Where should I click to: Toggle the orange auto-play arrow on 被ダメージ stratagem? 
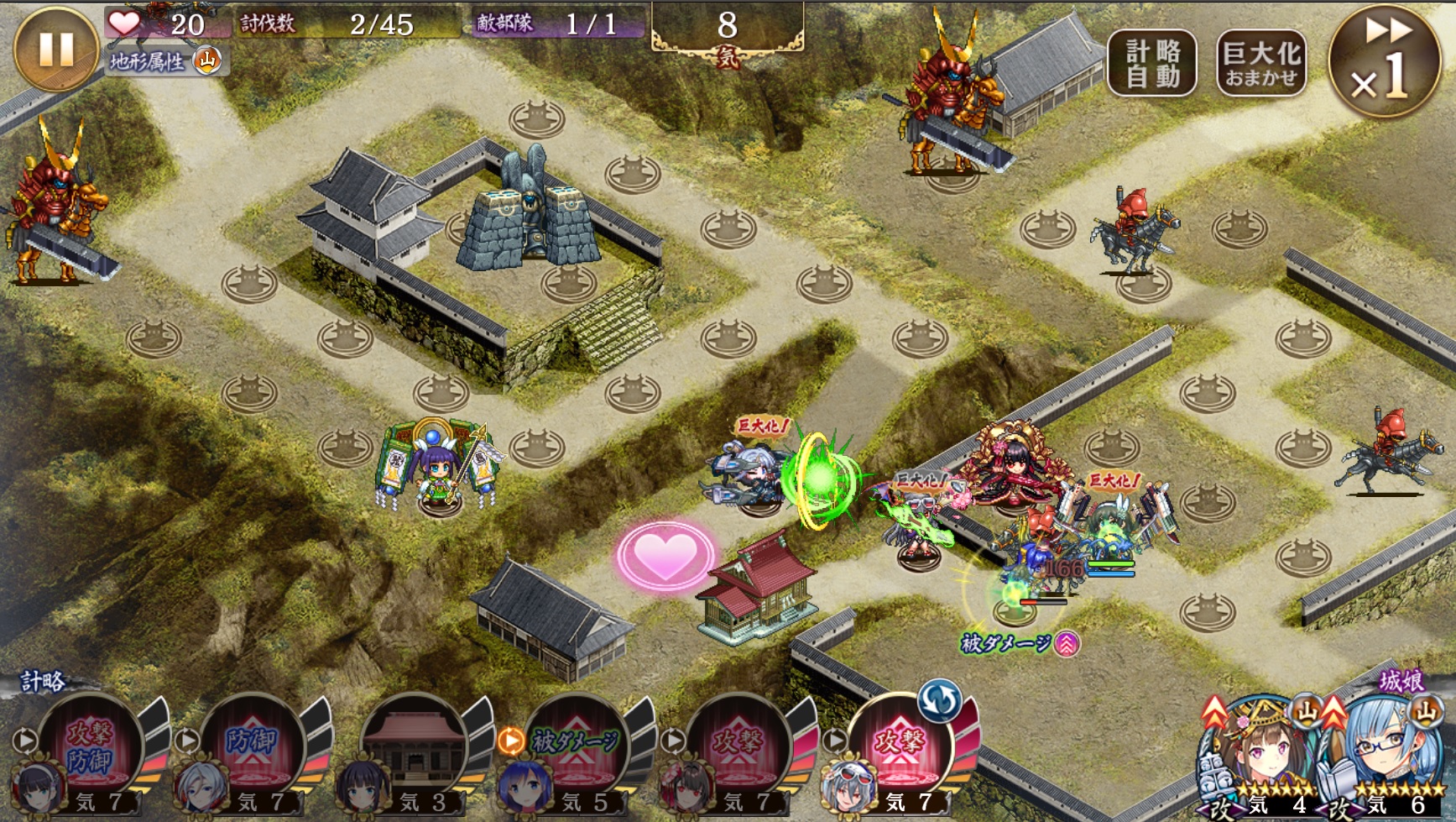point(511,741)
